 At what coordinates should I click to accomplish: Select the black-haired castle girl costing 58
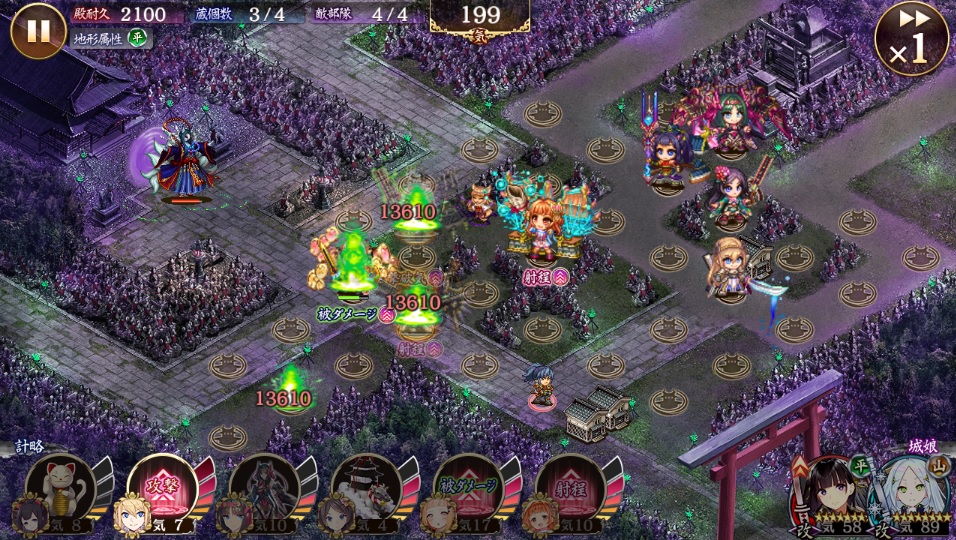(x=826, y=493)
